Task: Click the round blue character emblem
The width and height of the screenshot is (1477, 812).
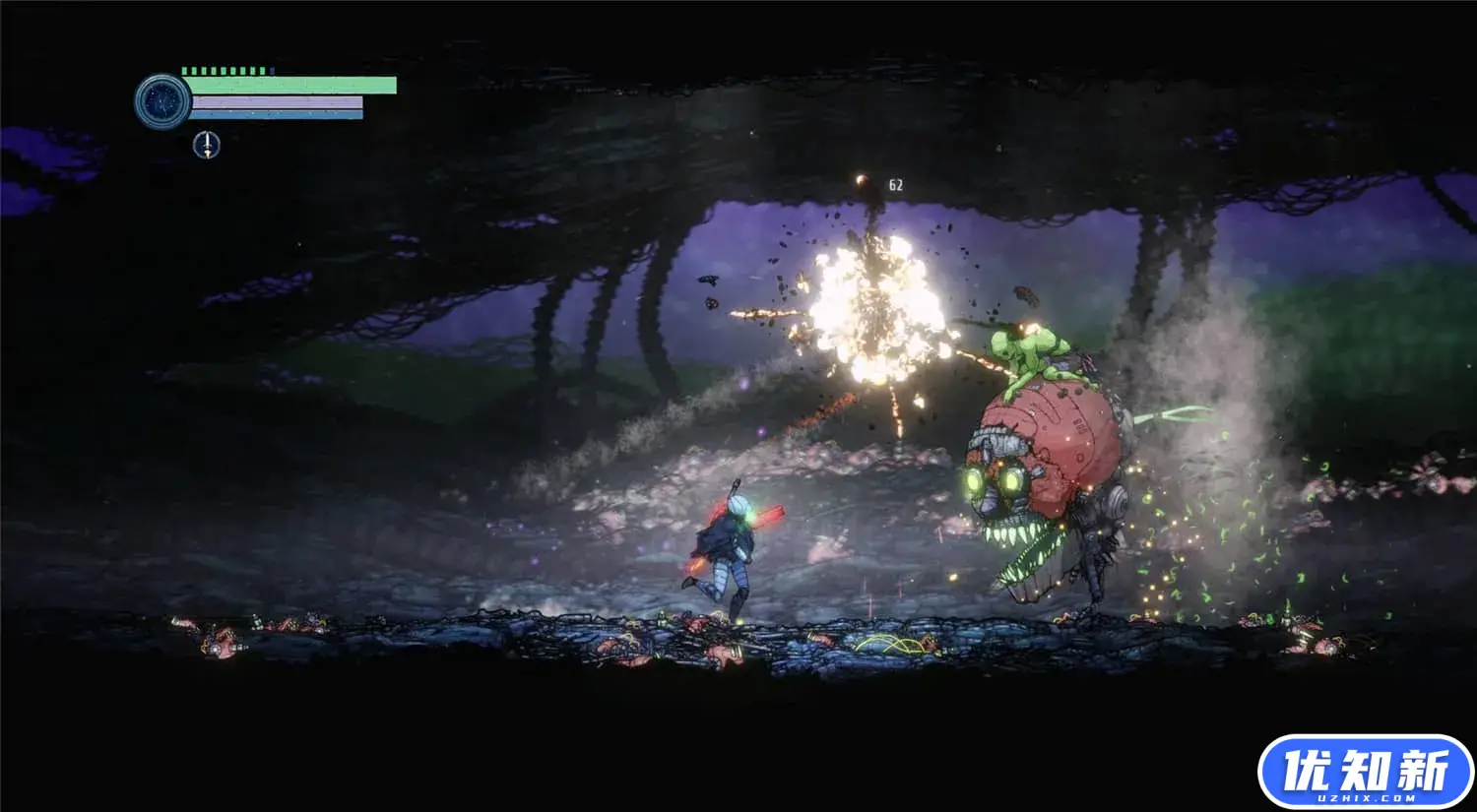Action: [x=161, y=100]
